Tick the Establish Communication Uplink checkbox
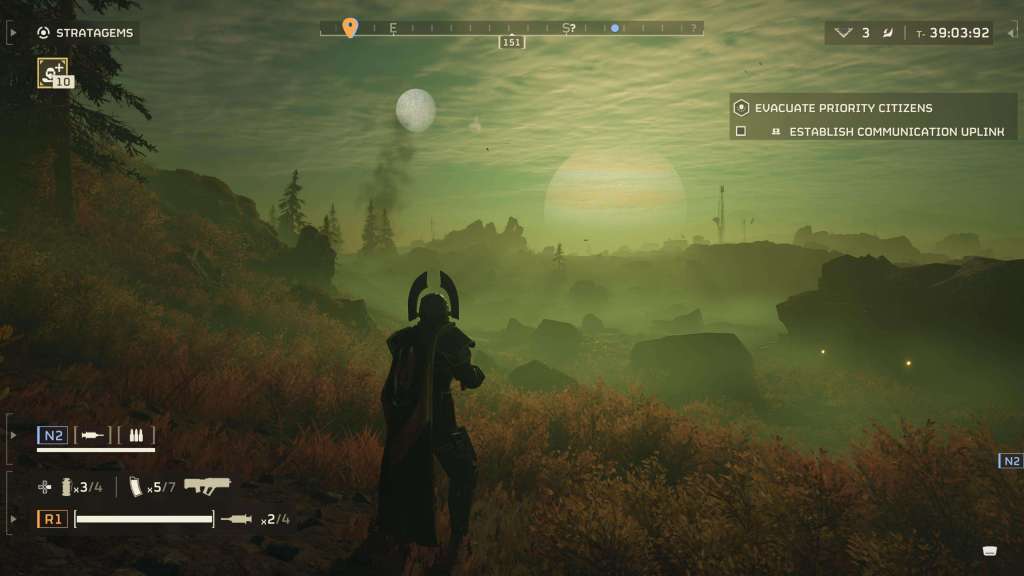1024x576 pixels. (741, 131)
